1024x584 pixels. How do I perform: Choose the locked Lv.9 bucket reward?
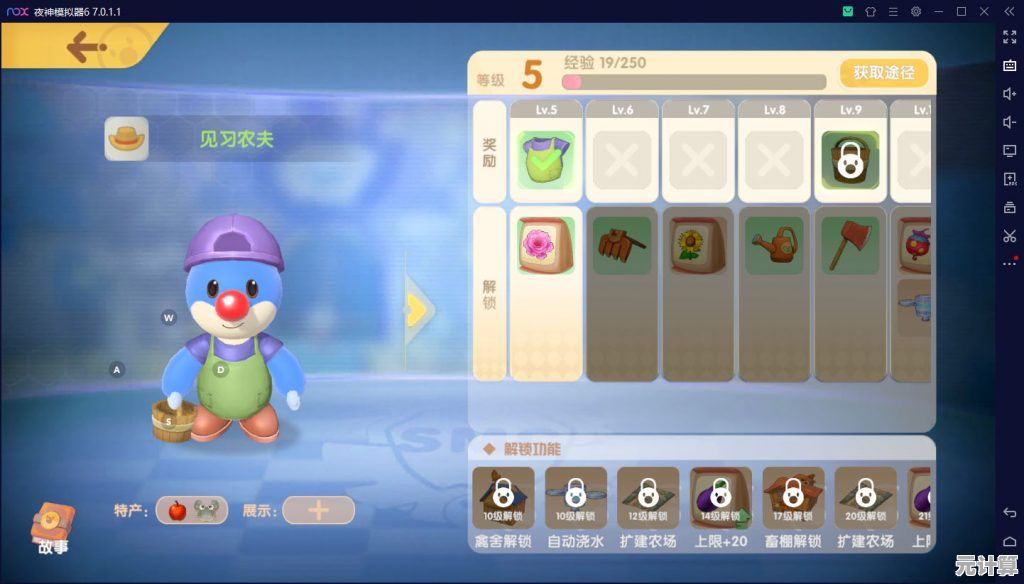tap(850, 160)
